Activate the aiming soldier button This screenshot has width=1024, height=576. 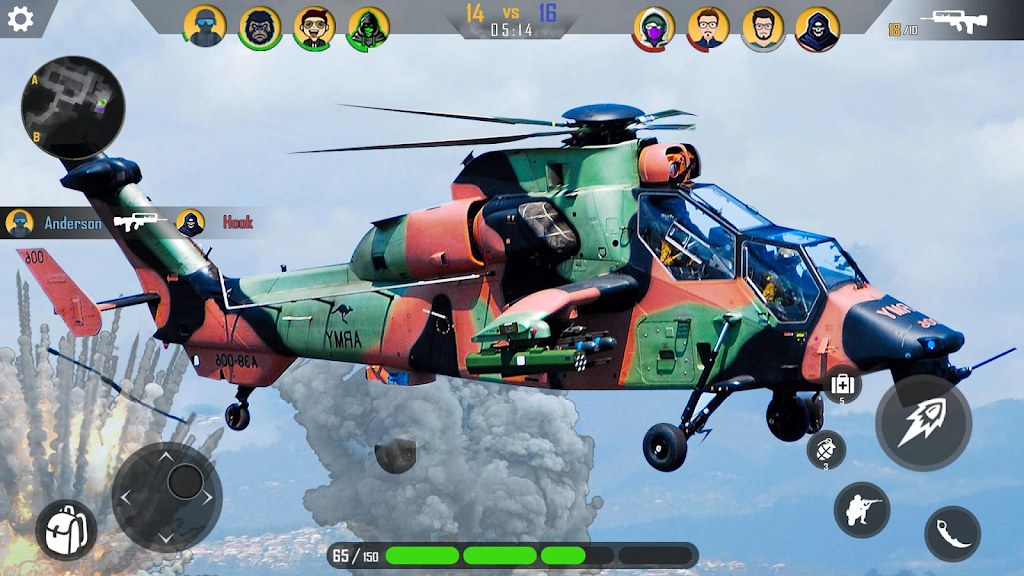(x=861, y=509)
